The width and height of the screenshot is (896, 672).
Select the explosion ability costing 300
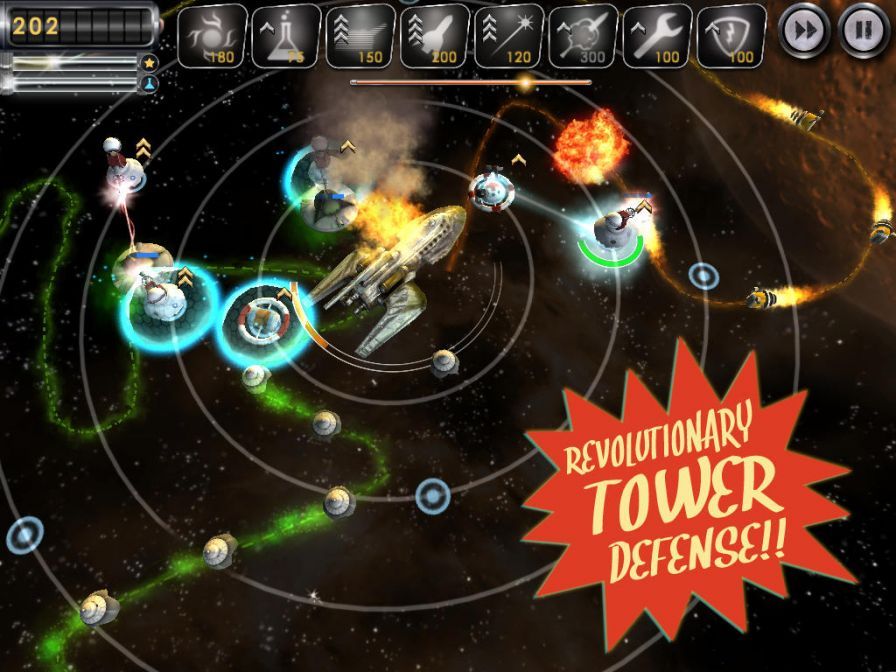(583, 36)
